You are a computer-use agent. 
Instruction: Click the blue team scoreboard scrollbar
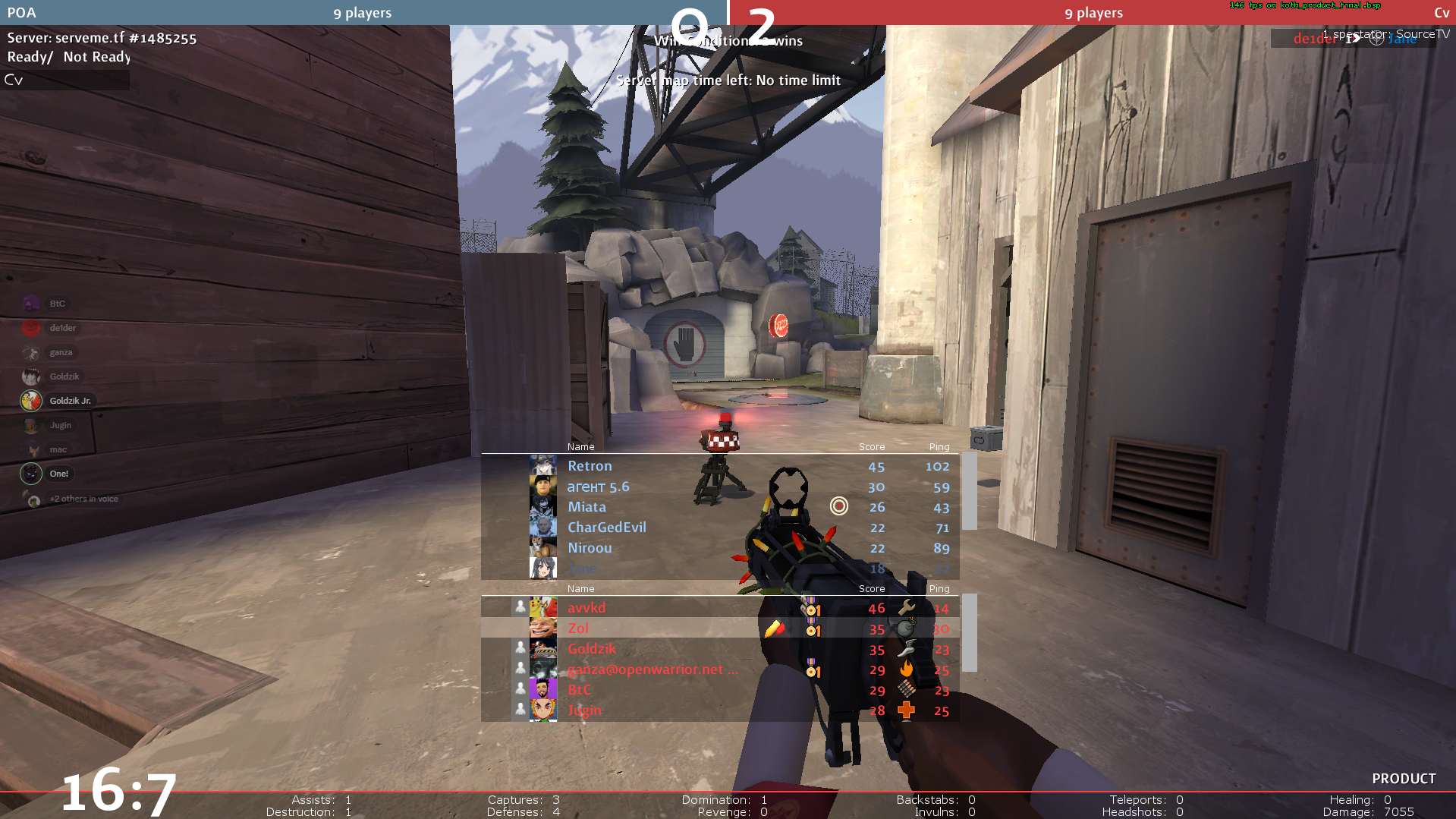coord(969,491)
